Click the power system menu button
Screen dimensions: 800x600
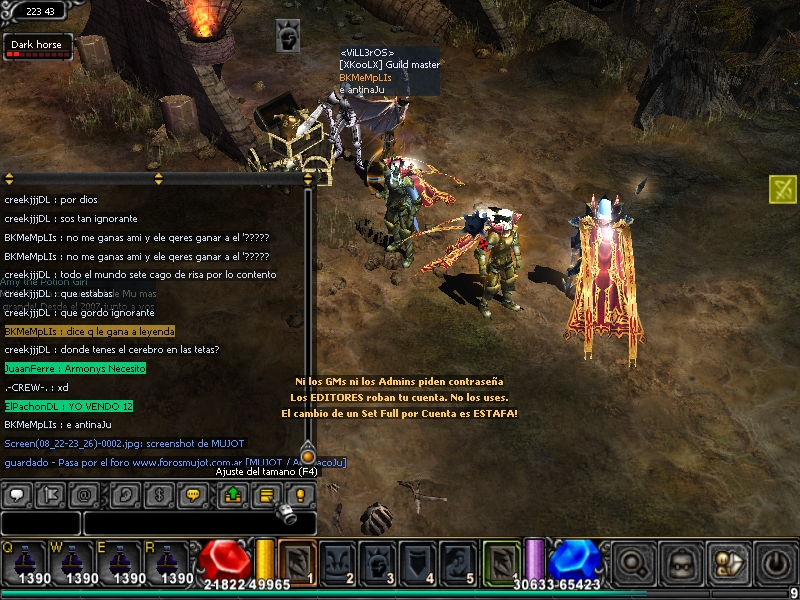774,562
